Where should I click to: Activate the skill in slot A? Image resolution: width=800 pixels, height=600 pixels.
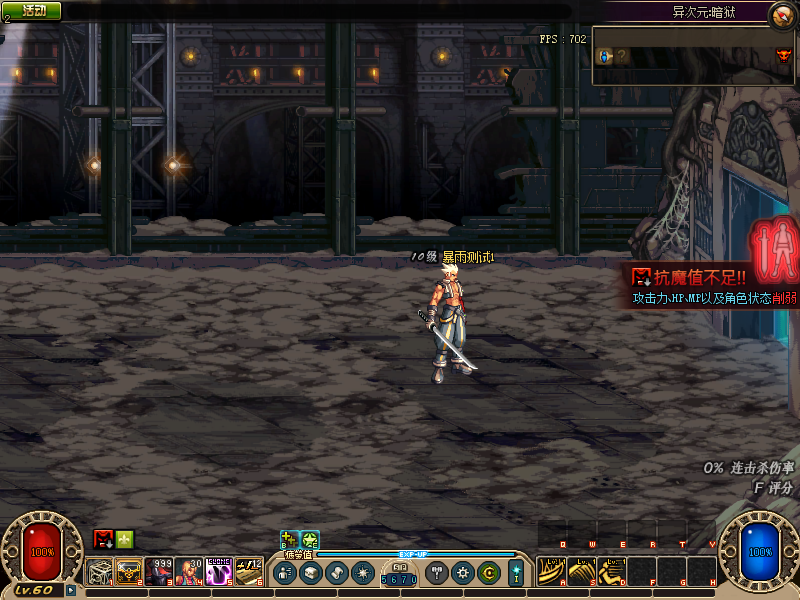[x=551, y=571]
